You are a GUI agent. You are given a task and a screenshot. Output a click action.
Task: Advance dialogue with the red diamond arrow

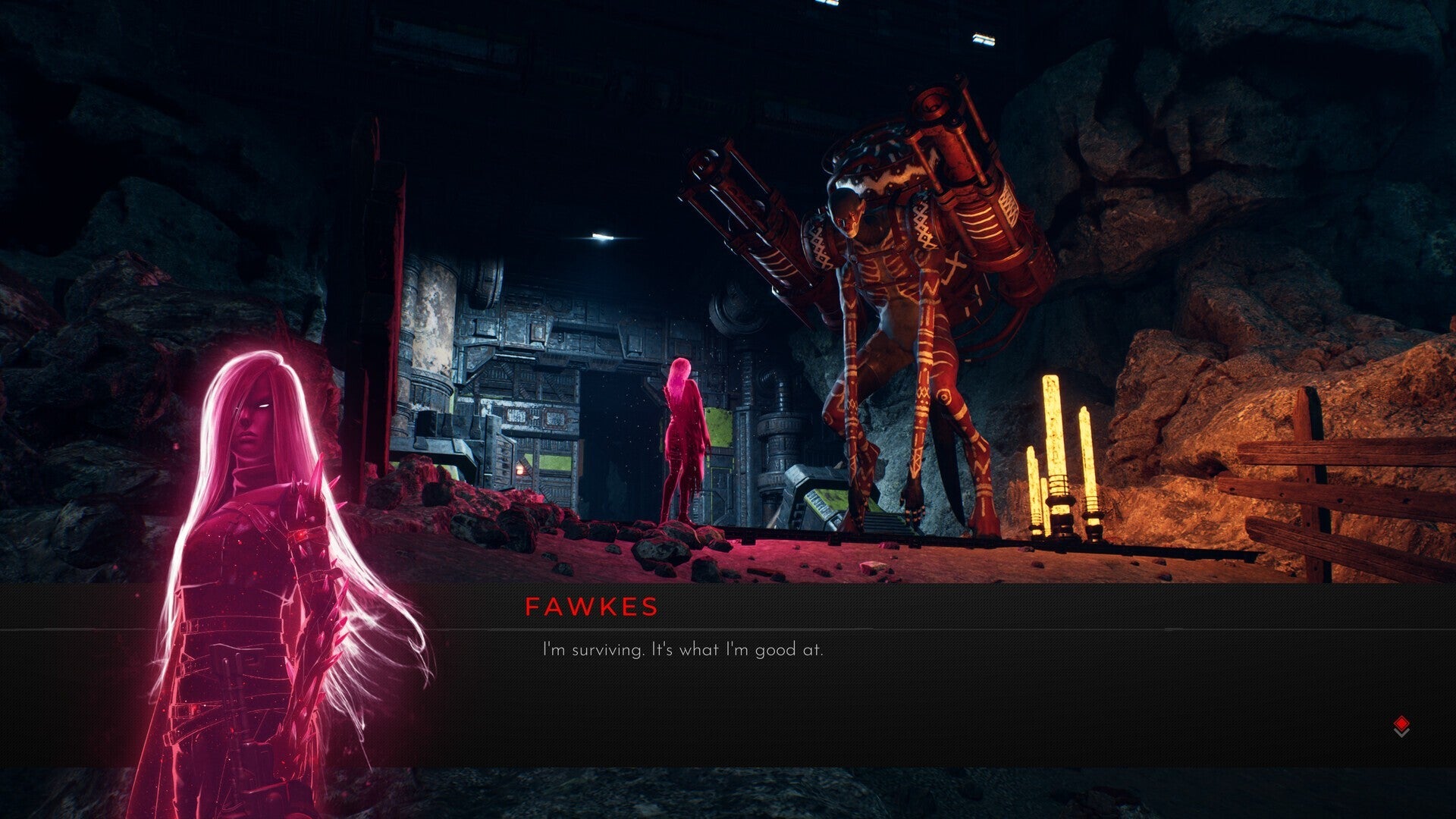(x=1401, y=725)
